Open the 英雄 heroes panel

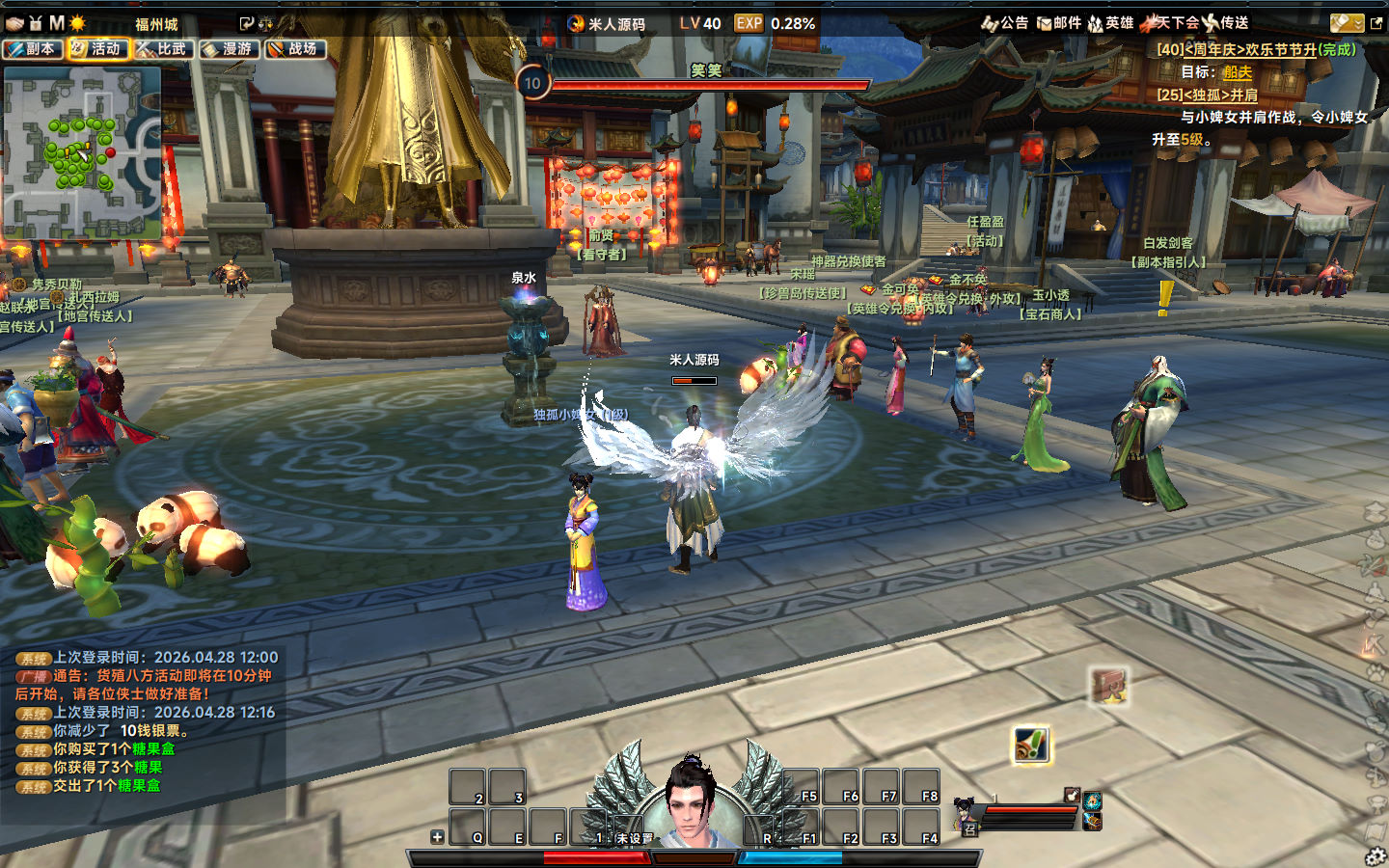1110,23
